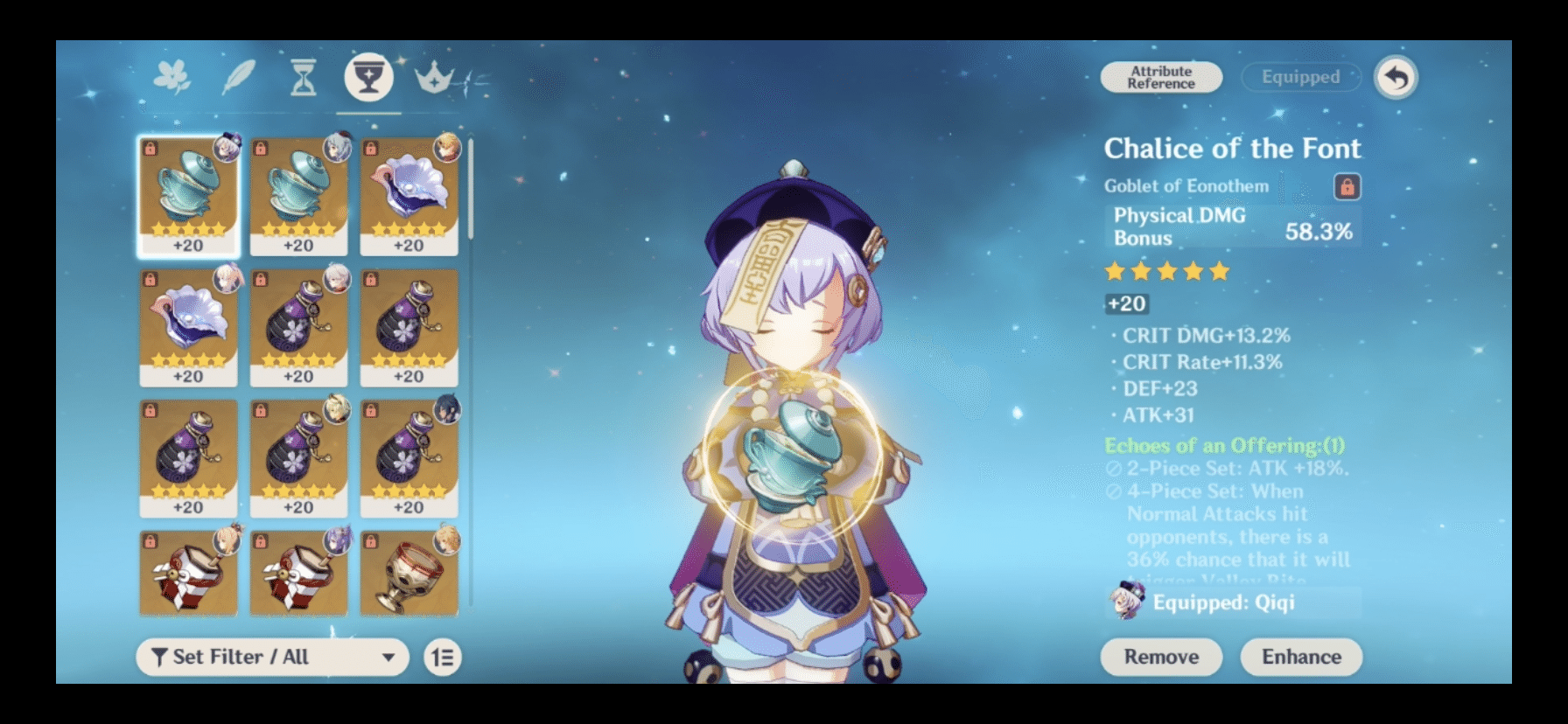1568x724 pixels.
Task: Click the Enhance button
Action: [x=1301, y=657]
